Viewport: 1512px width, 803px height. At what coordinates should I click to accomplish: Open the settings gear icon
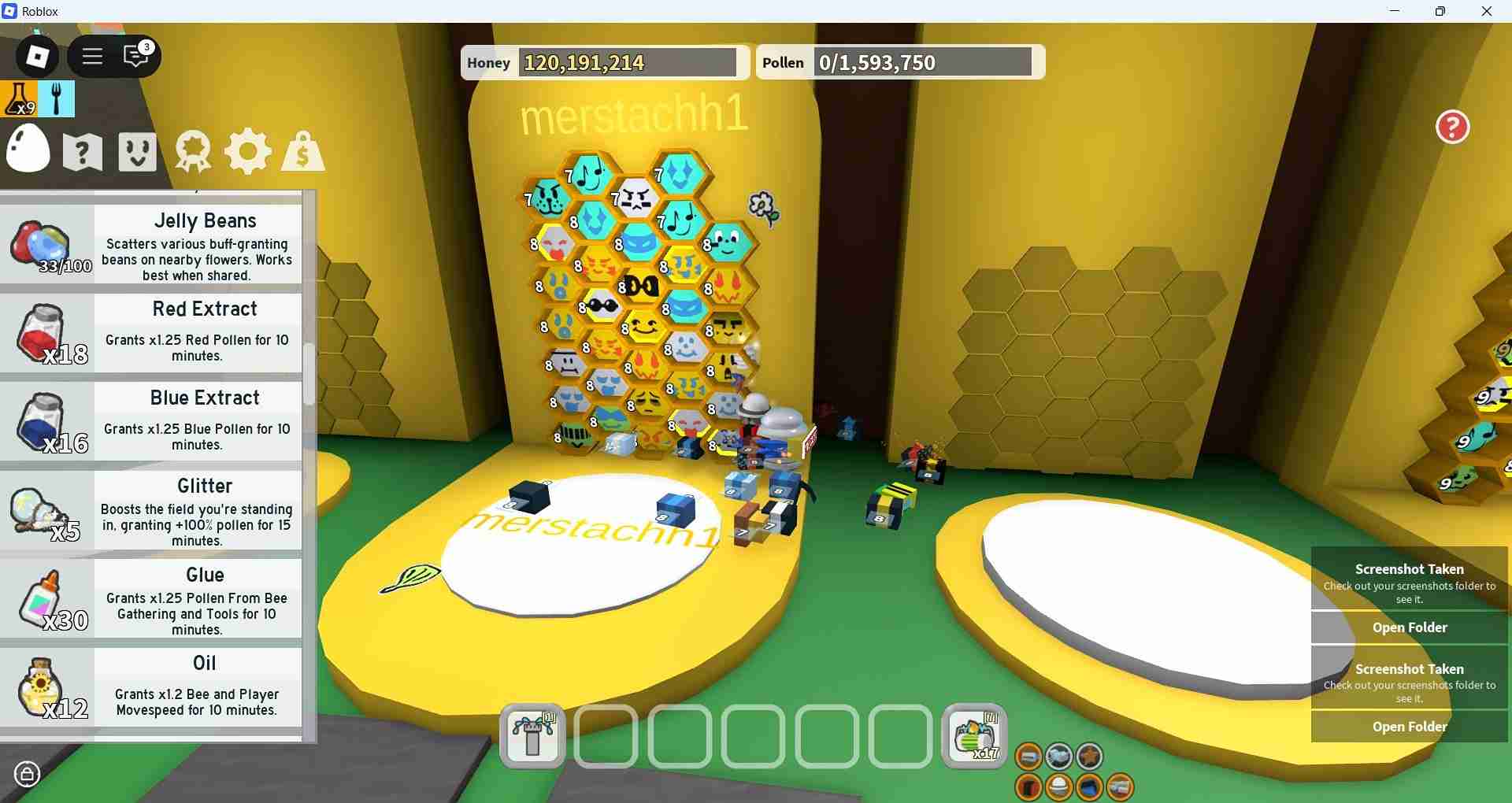click(247, 151)
